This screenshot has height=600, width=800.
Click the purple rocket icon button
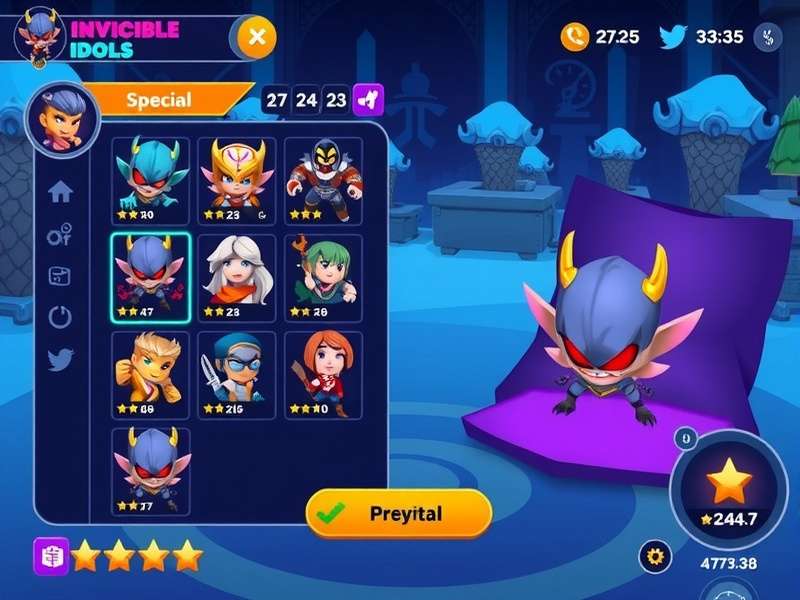pos(368,100)
